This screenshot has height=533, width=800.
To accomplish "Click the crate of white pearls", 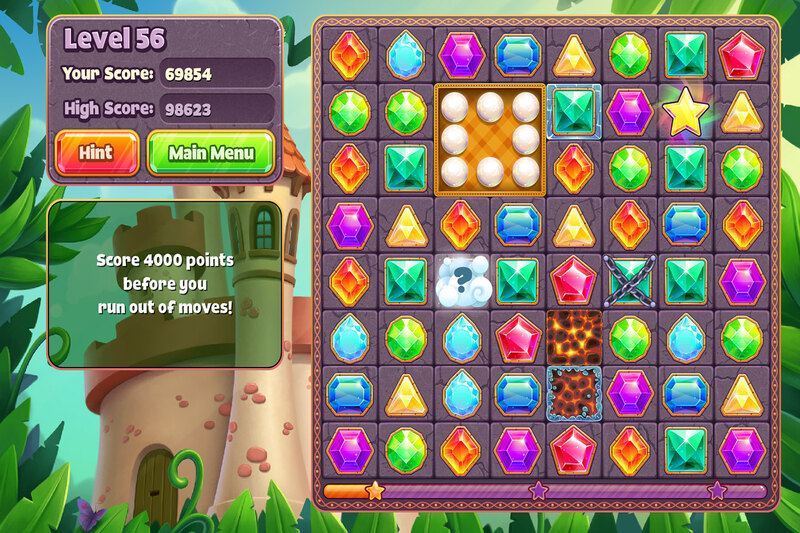I will pos(490,139).
